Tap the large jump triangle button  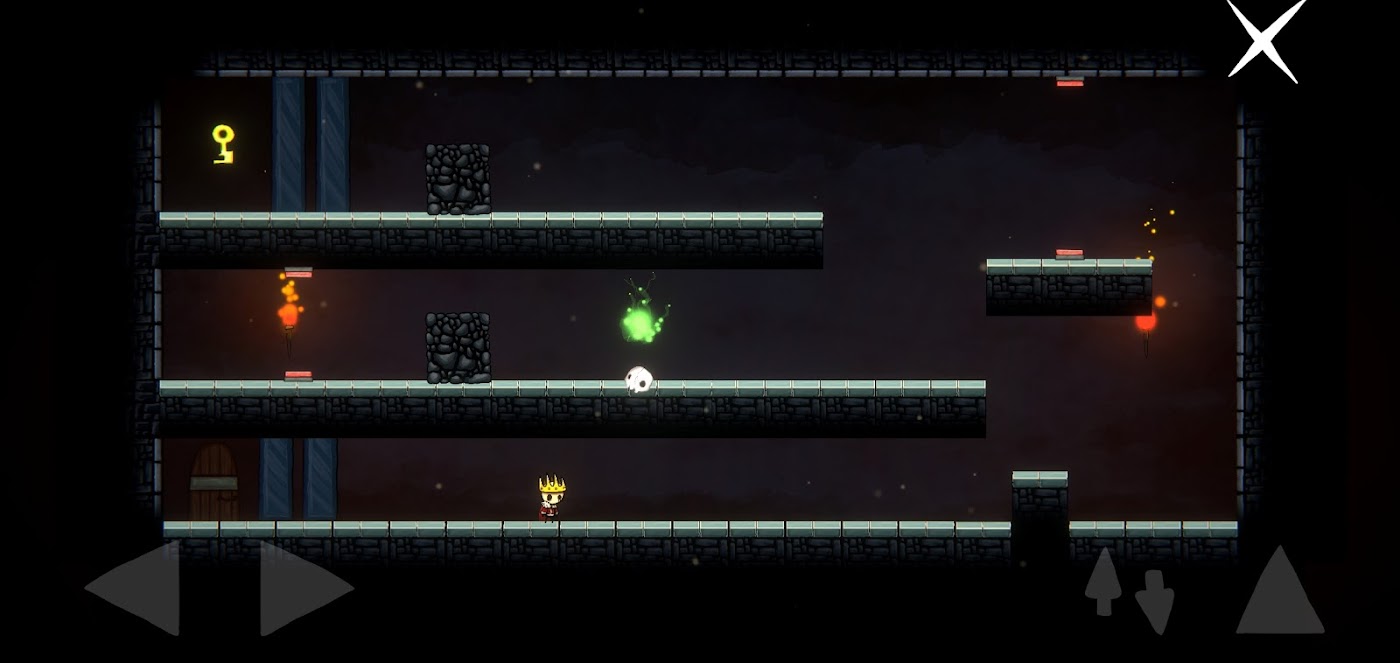click(1280, 594)
